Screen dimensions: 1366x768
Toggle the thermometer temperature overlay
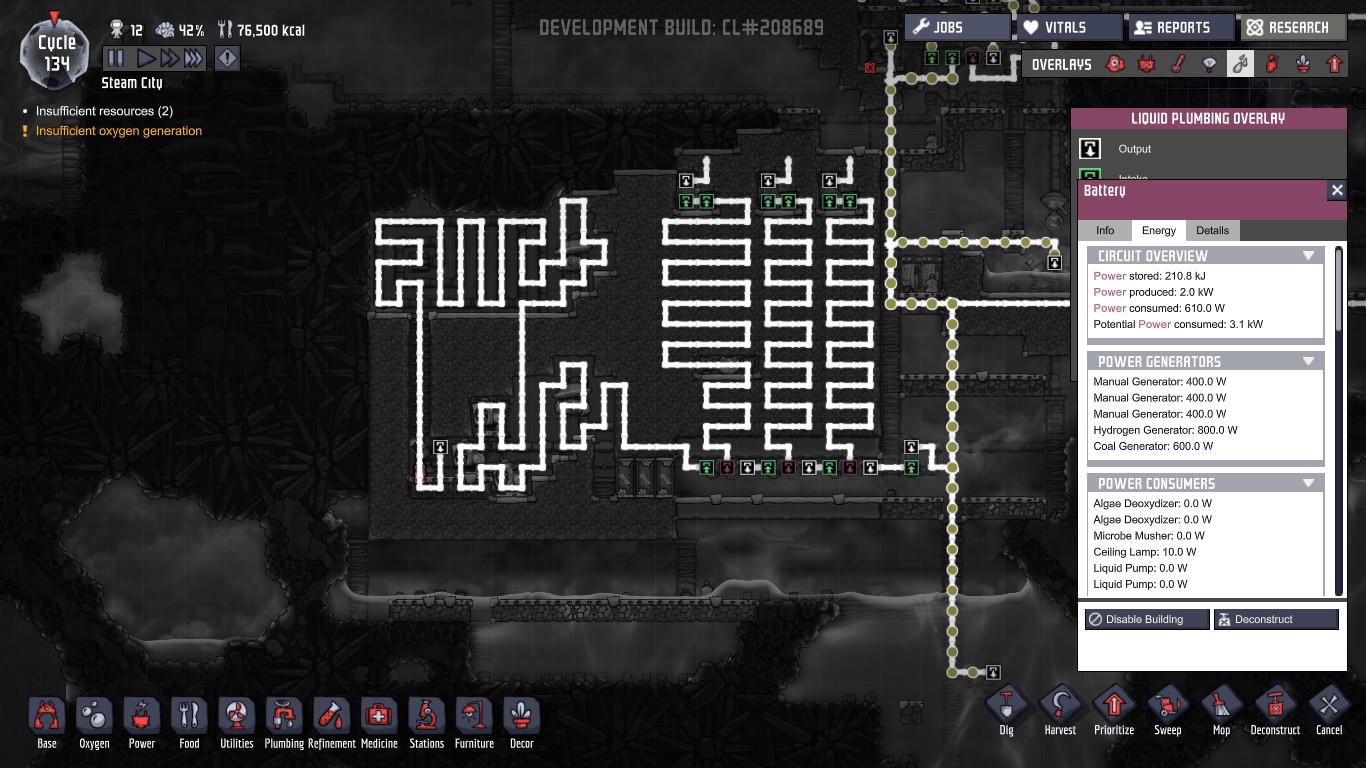(x=1179, y=65)
